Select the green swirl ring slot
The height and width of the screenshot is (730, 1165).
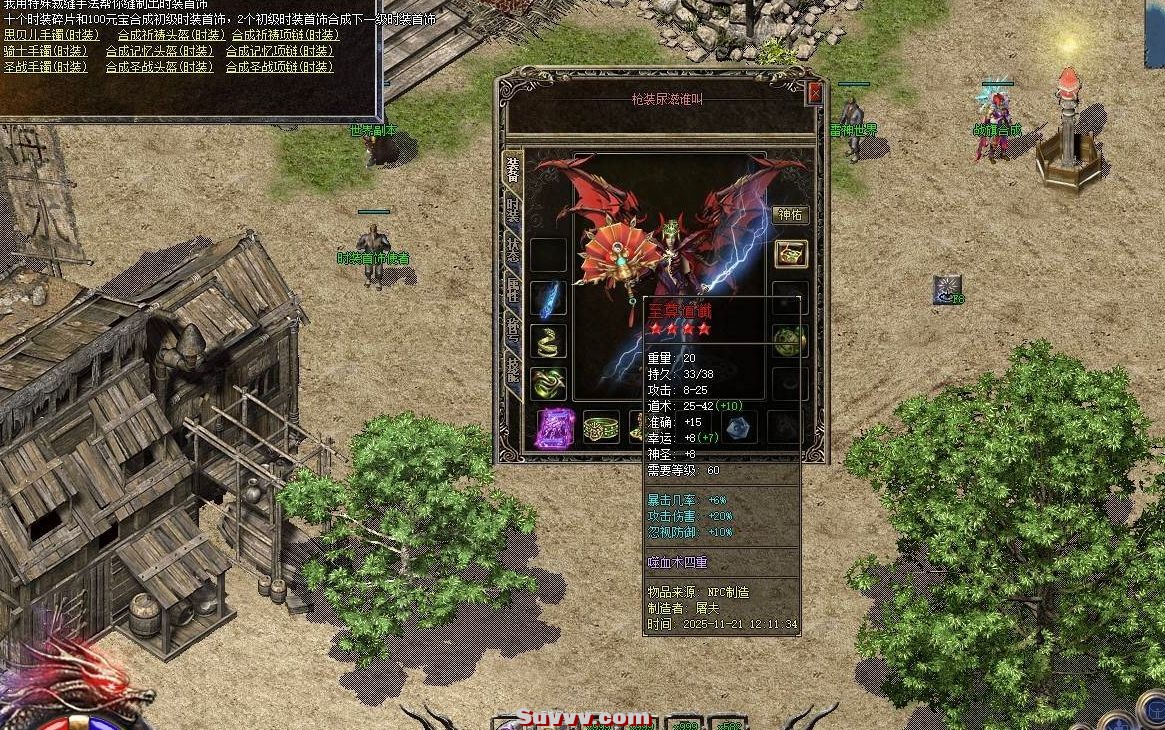click(x=549, y=383)
